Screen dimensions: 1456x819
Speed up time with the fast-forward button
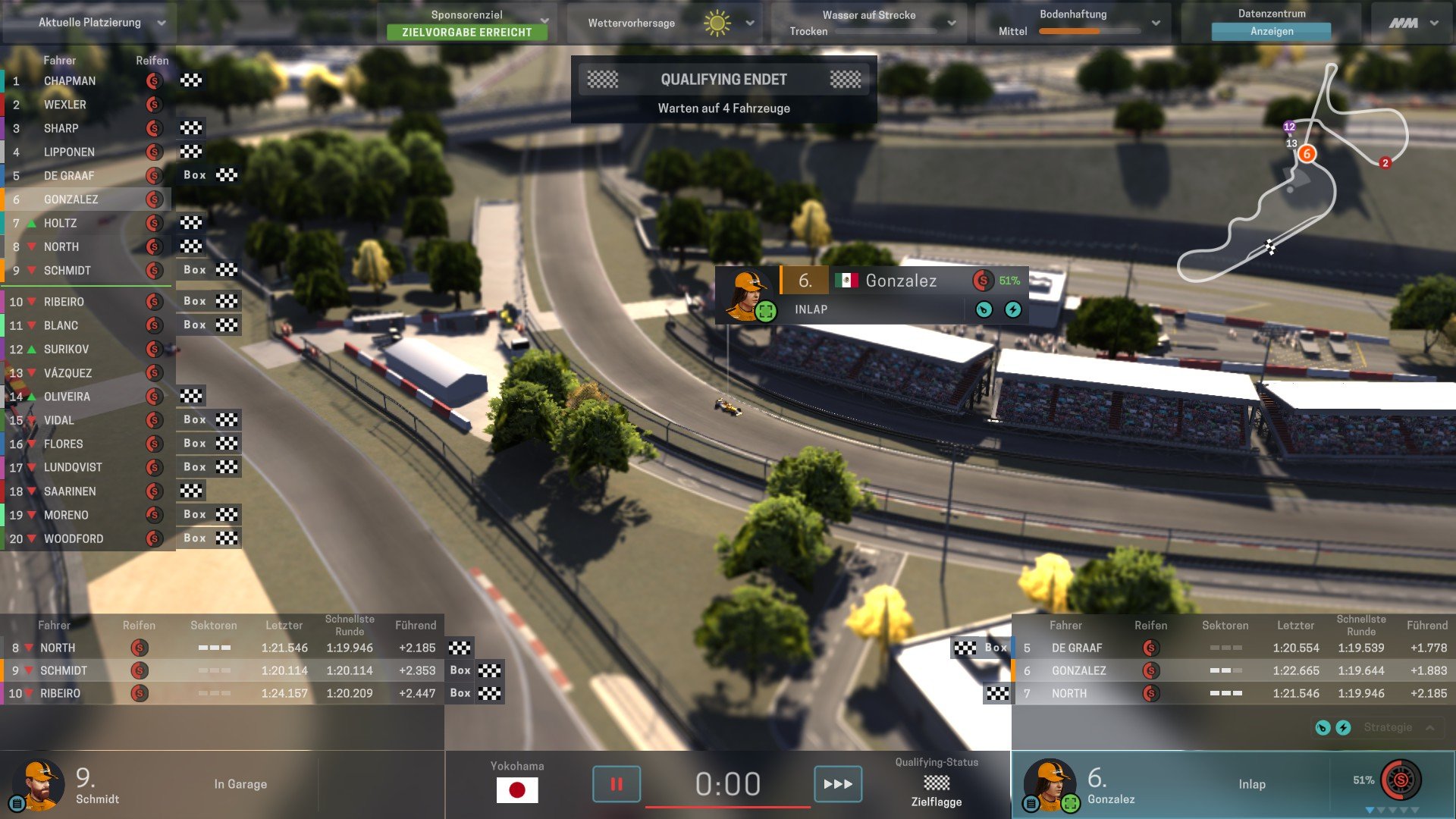coord(837,783)
